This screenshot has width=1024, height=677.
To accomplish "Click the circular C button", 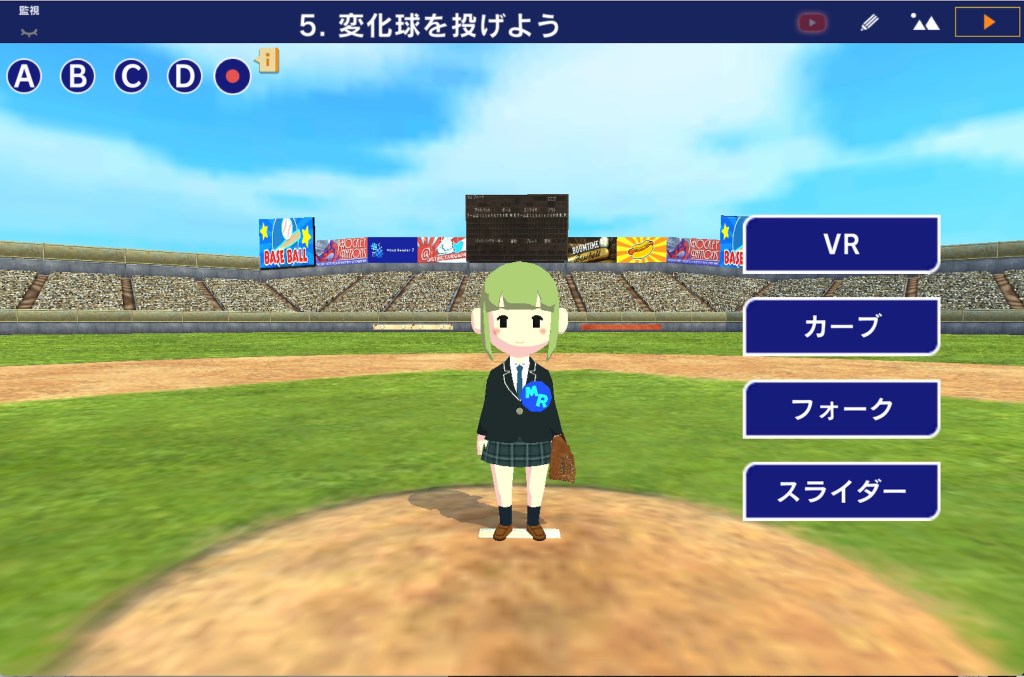I will [x=131, y=76].
